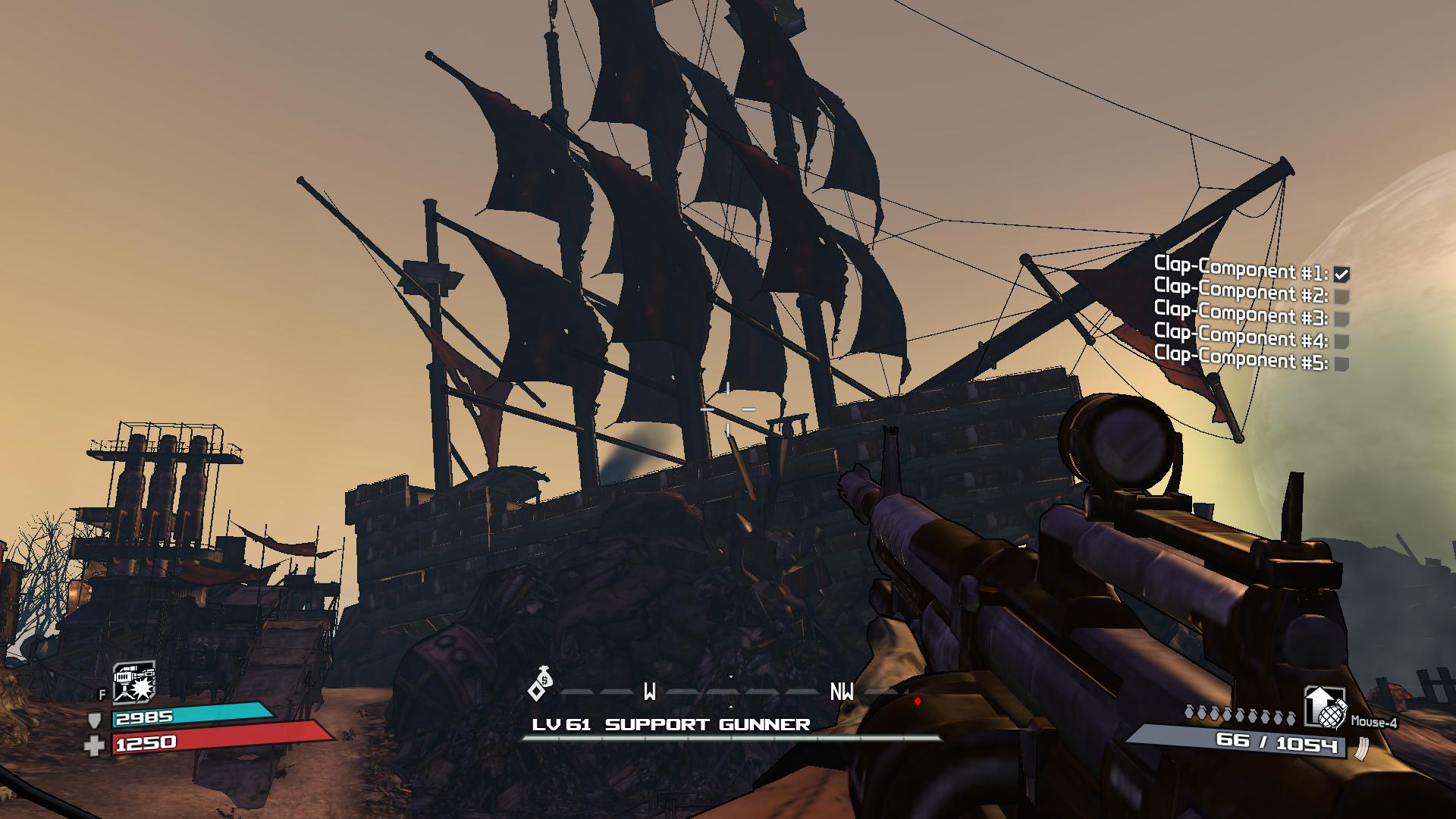This screenshot has width=1456, height=819.
Task: Toggle the Clap-Component #3 checkbox
Action: coord(1341,318)
